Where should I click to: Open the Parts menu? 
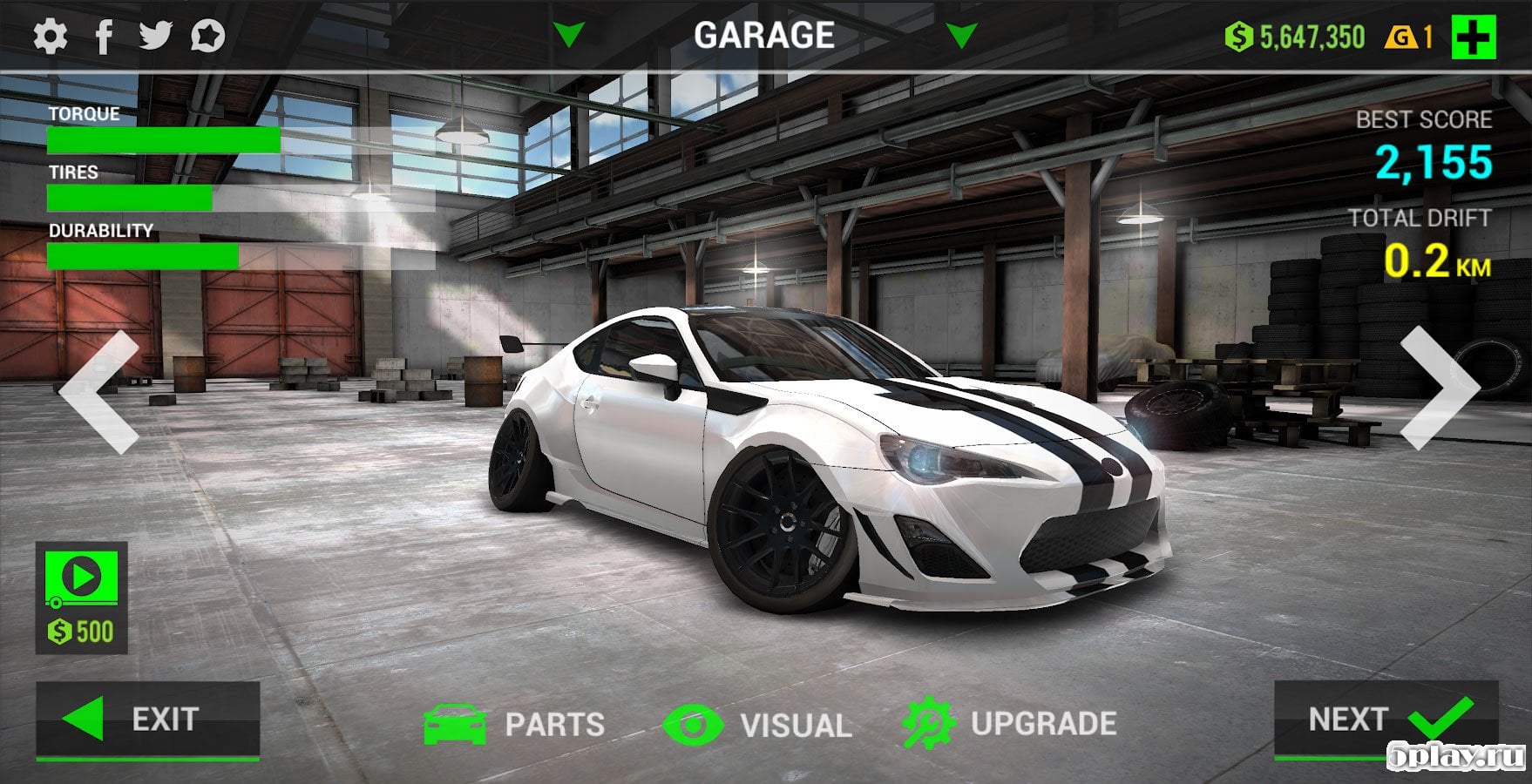tap(515, 724)
